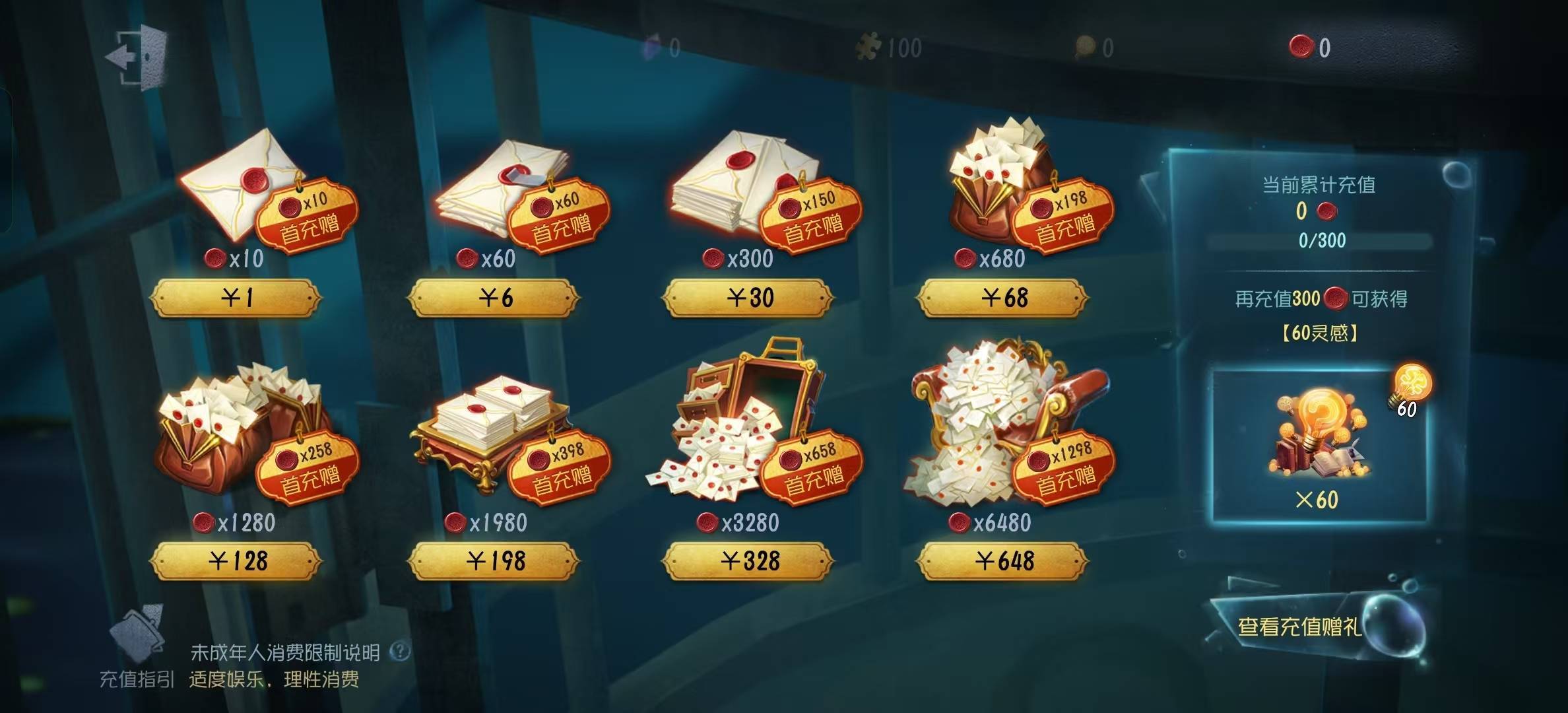Choose the ¥328 suitcase pack

pyautogui.click(x=748, y=562)
